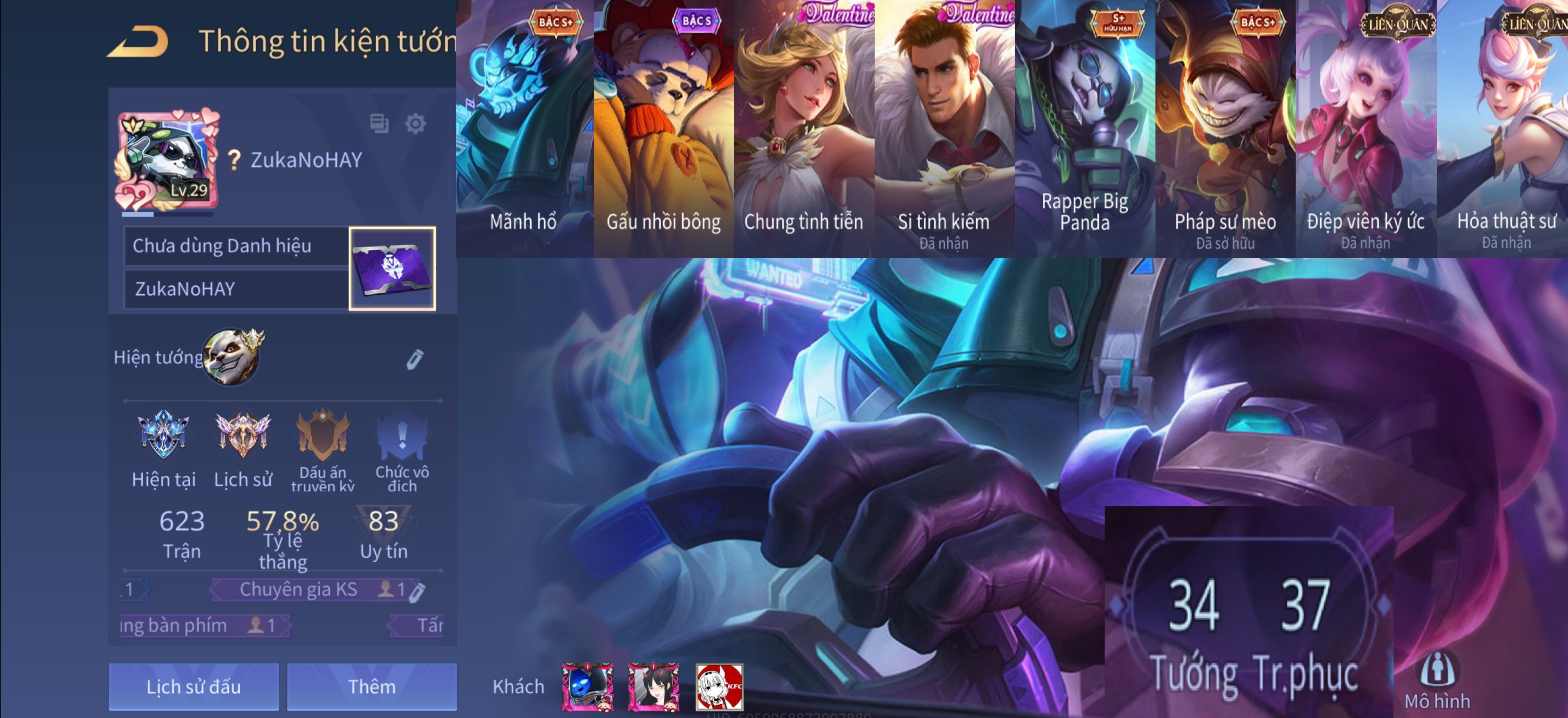
Task: Select the Điệp viên ký ức skin
Action: [x=1365, y=128]
